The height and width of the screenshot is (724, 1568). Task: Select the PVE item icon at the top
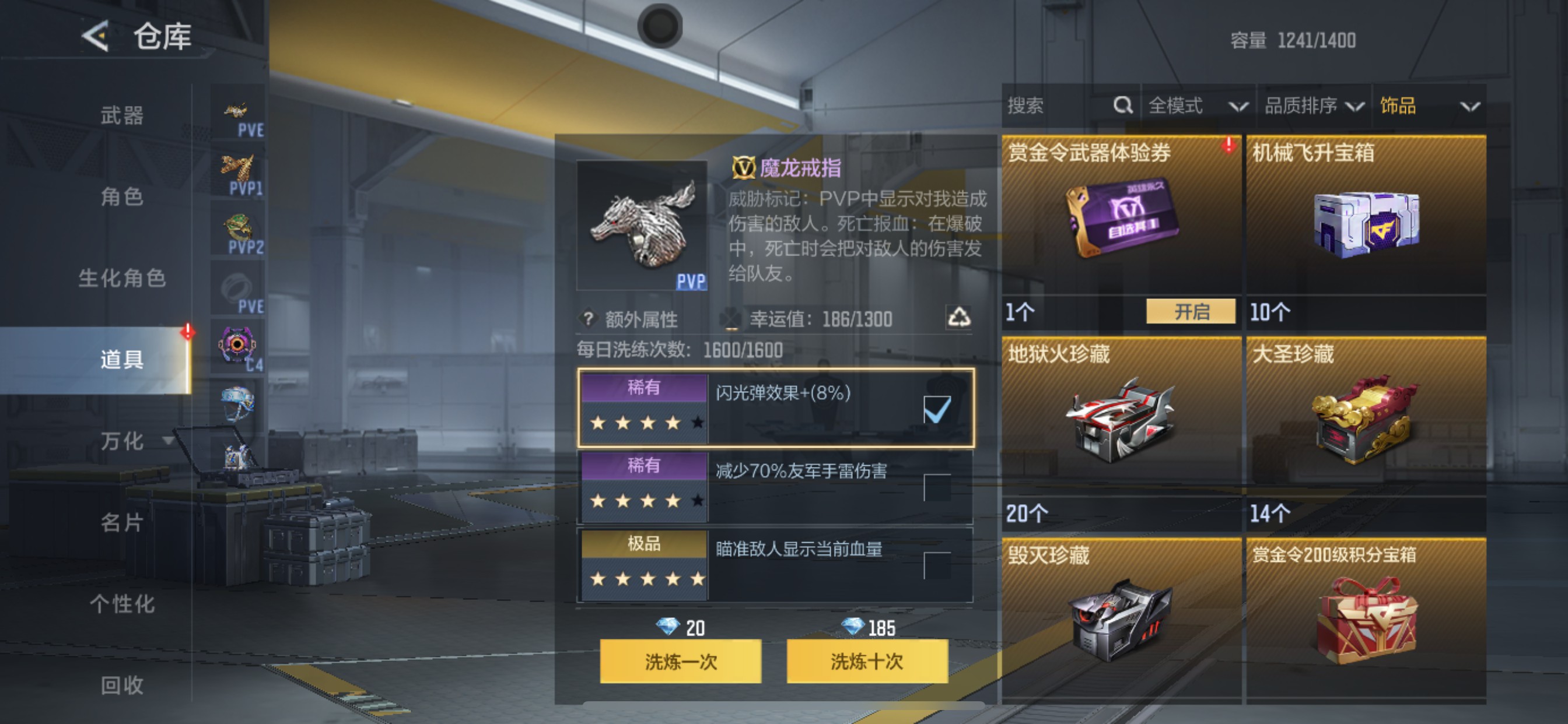click(x=237, y=111)
